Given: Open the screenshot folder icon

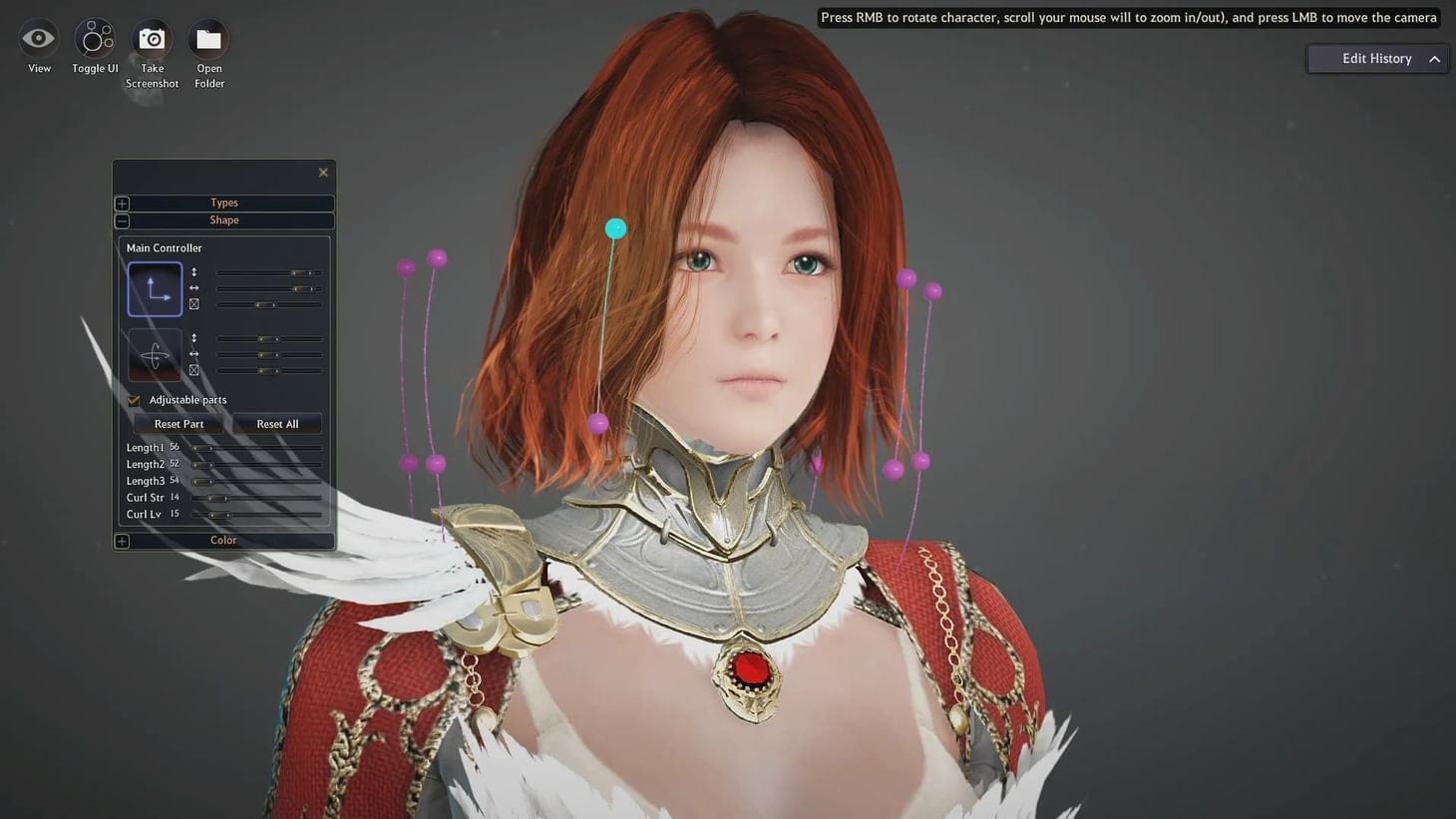Looking at the screenshot, I should coord(208,37).
